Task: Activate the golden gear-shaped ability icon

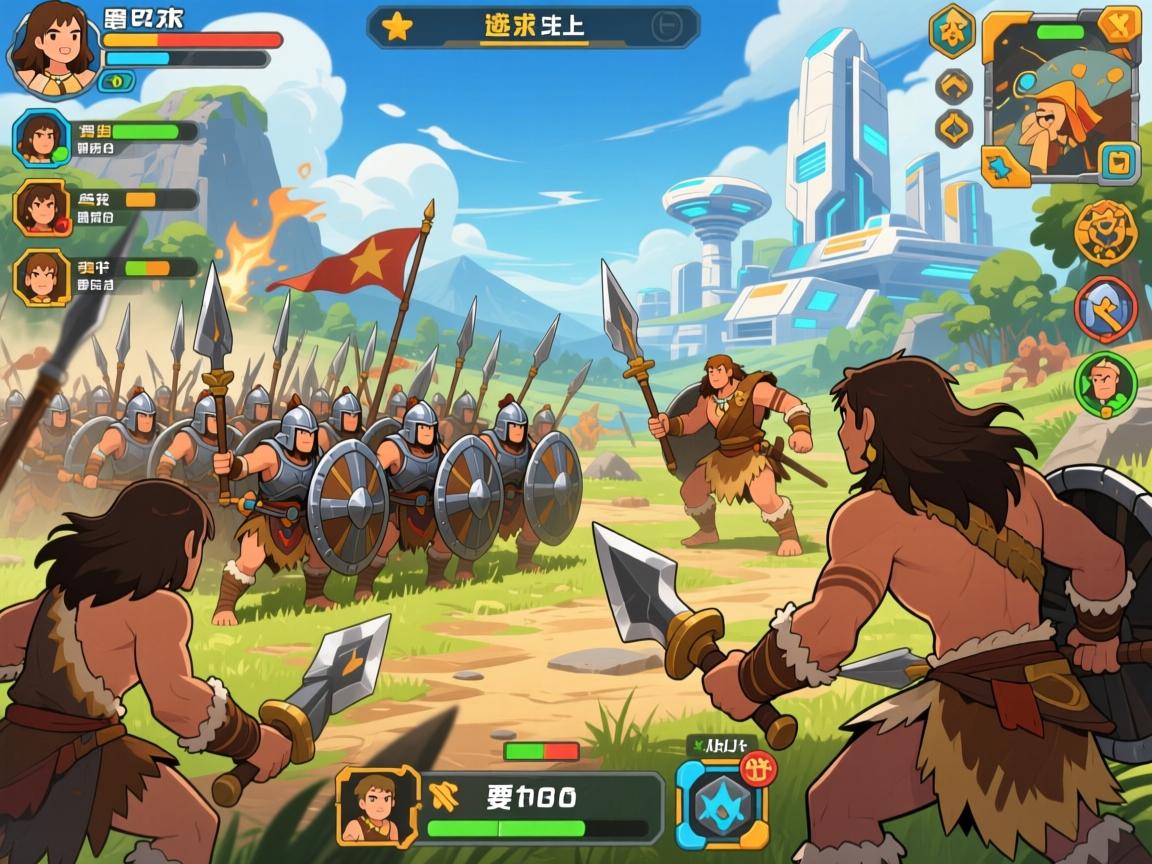Action: (x=1105, y=231)
